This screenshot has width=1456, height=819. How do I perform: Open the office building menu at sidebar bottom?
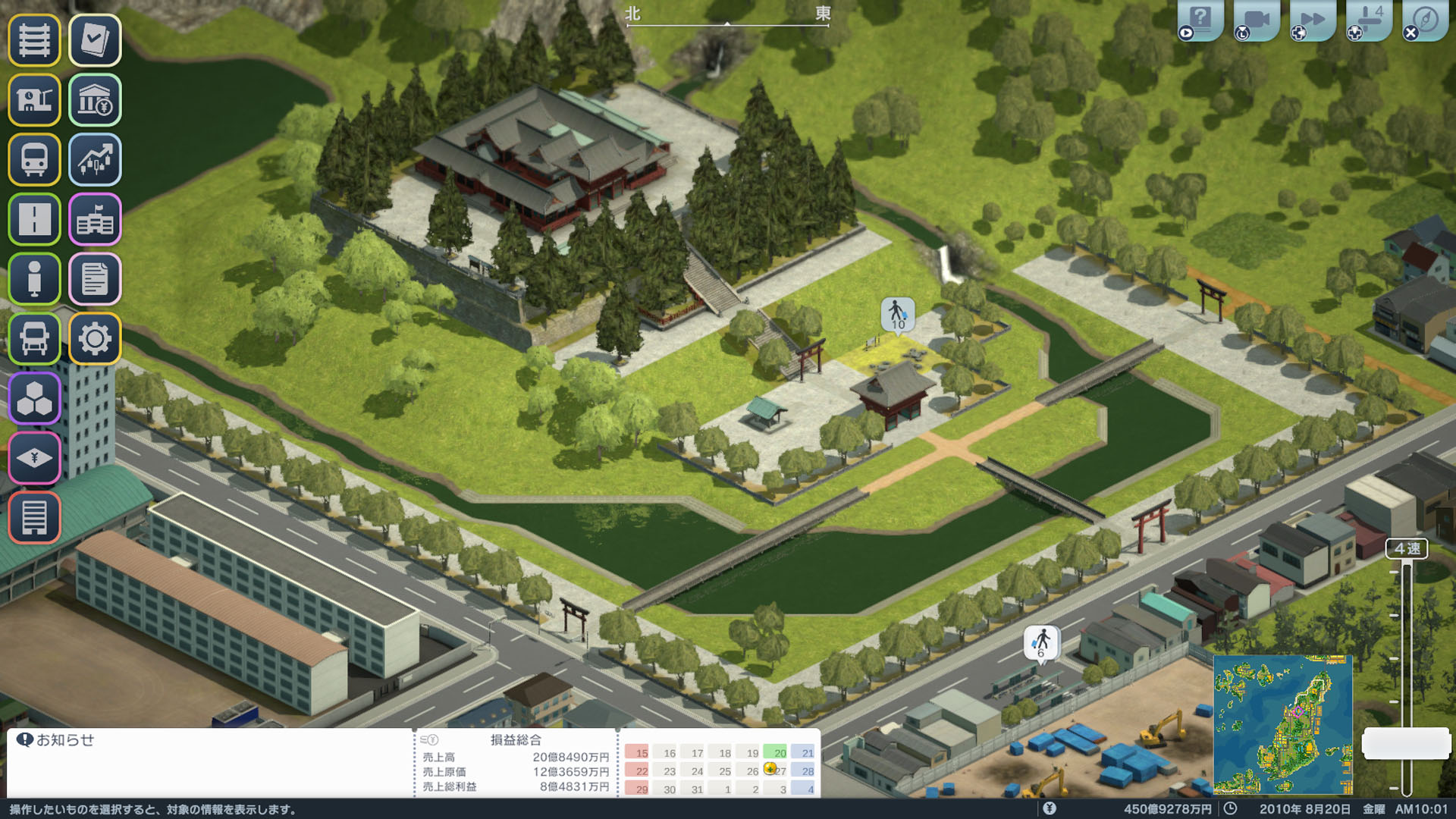click(34, 518)
